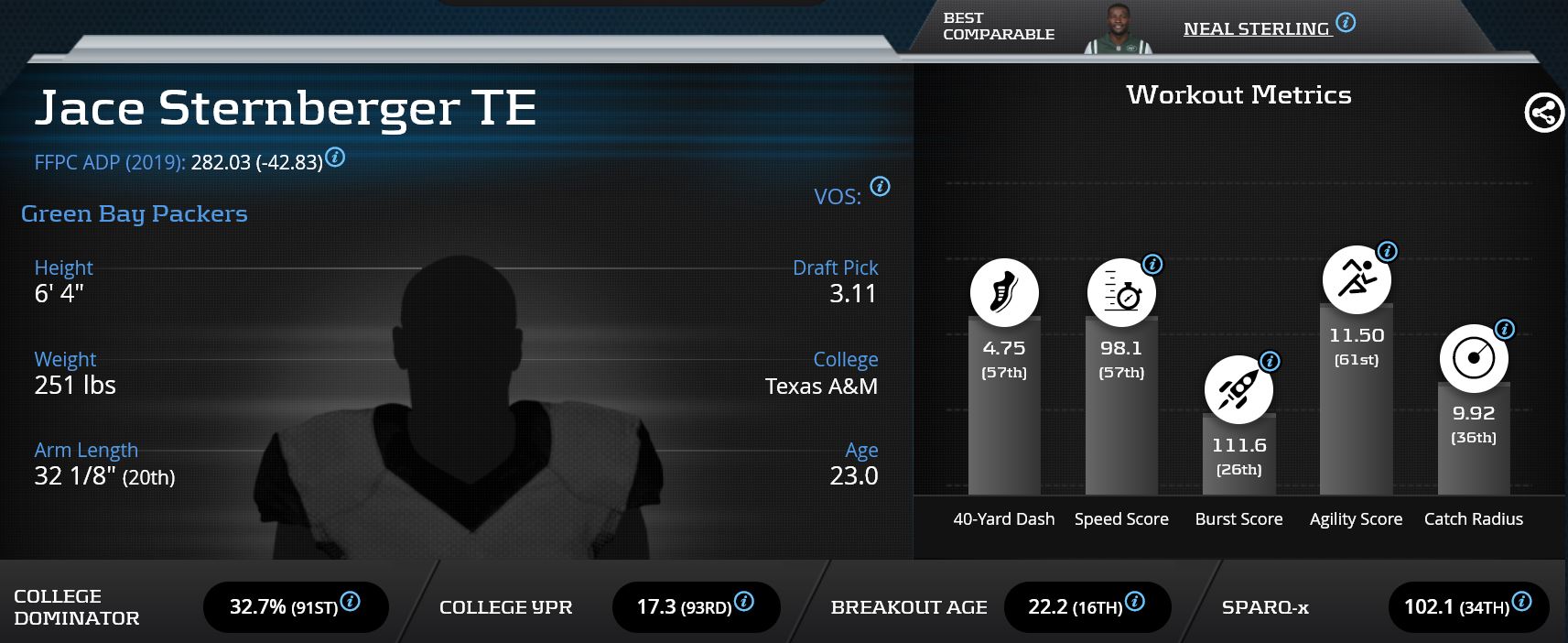This screenshot has width=1568, height=643.
Task: Select the 40-Yard Dash shoe icon
Action: click(x=1004, y=293)
